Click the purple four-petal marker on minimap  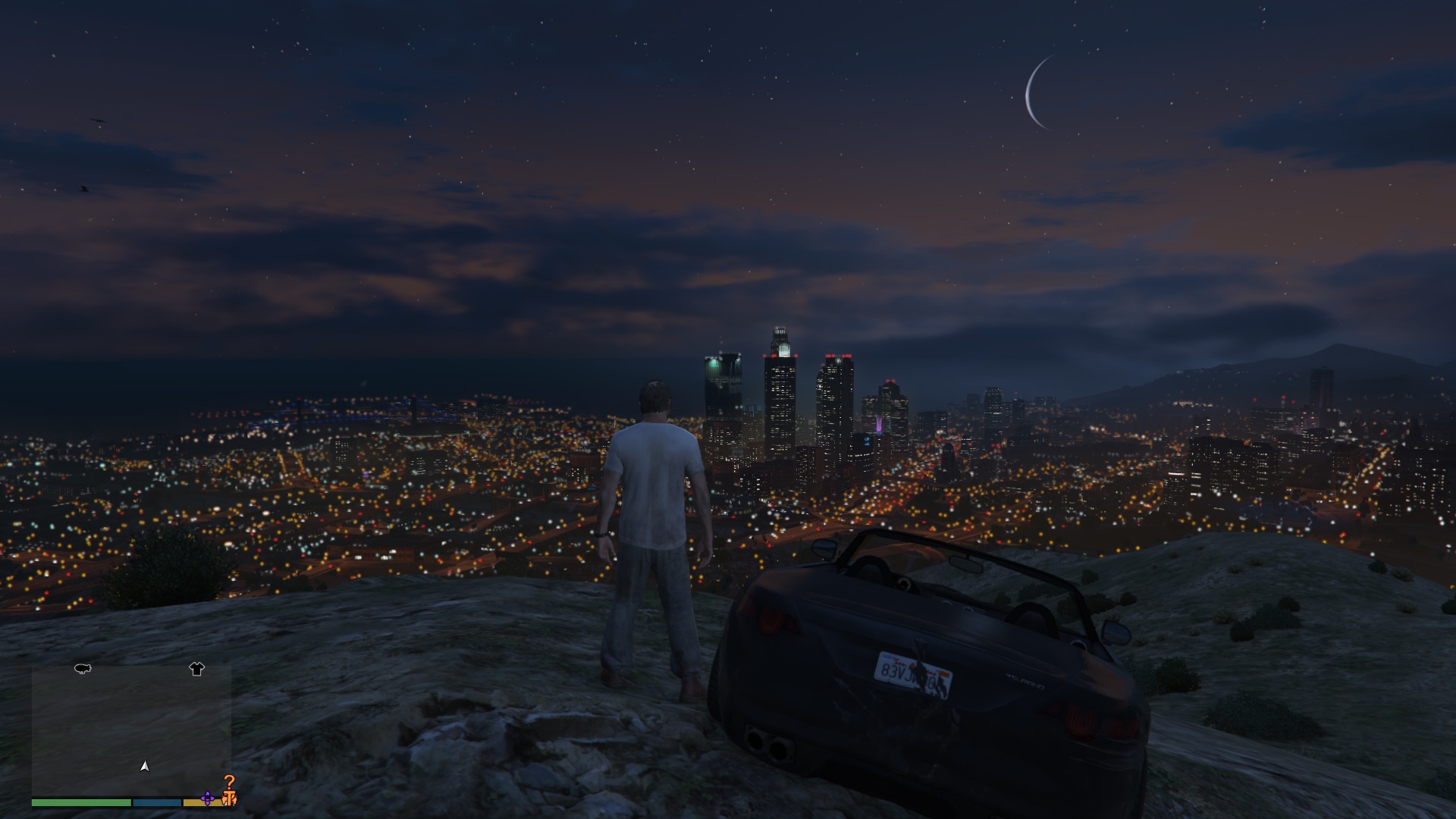click(x=208, y=799)
